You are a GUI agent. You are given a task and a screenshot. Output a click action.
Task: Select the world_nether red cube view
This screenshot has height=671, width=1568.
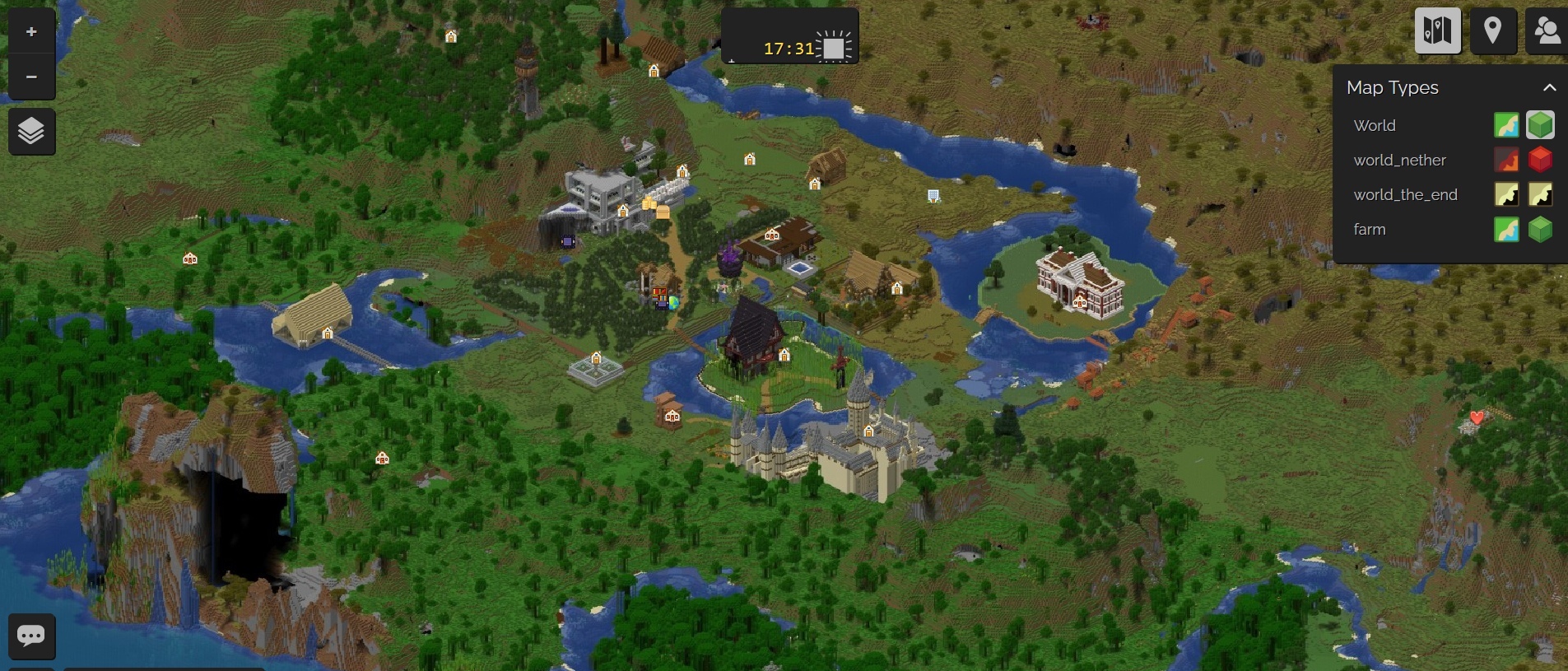tap(1540, 160)
